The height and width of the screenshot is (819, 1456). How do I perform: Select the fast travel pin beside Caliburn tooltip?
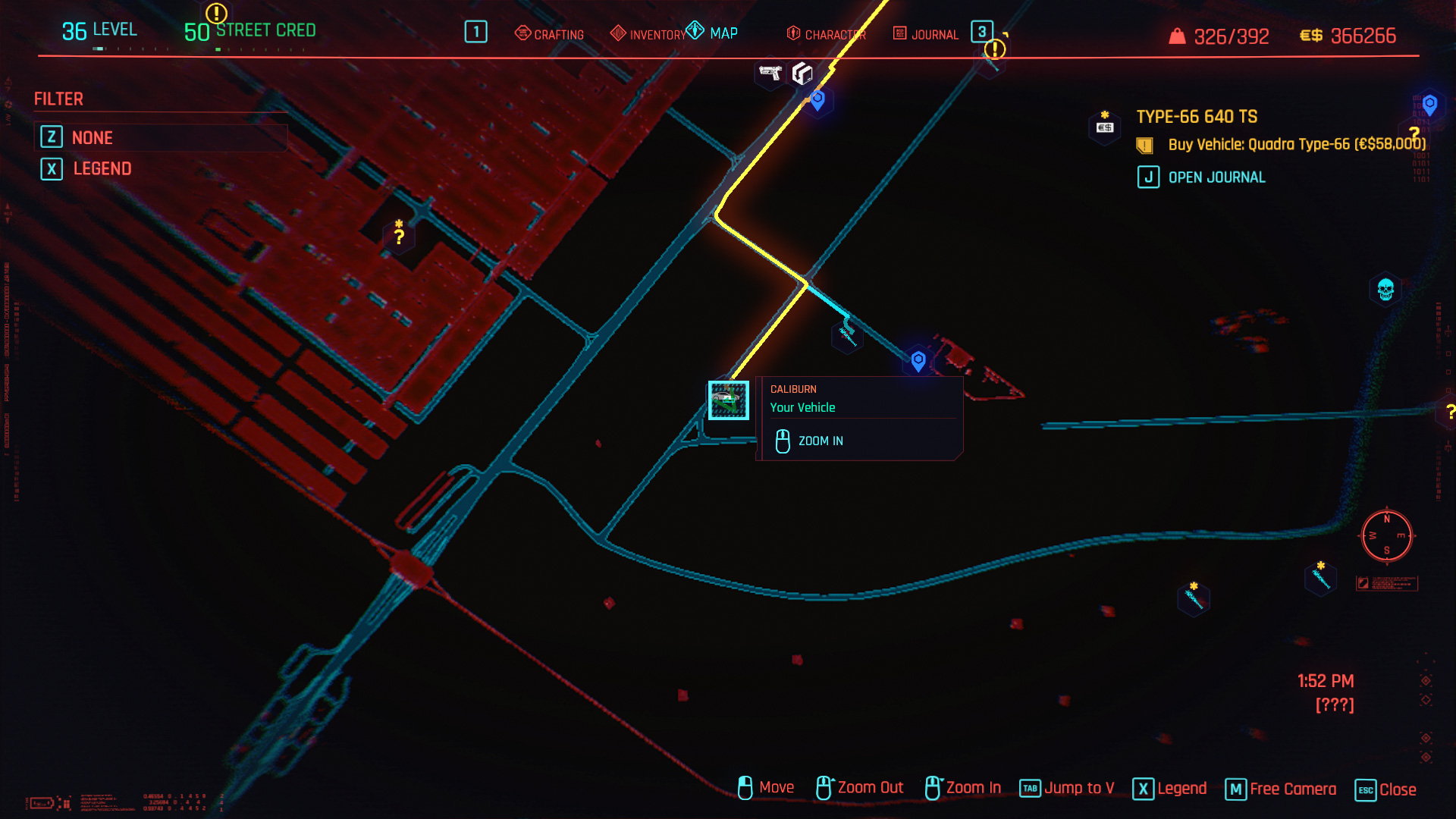coord(918,360)
